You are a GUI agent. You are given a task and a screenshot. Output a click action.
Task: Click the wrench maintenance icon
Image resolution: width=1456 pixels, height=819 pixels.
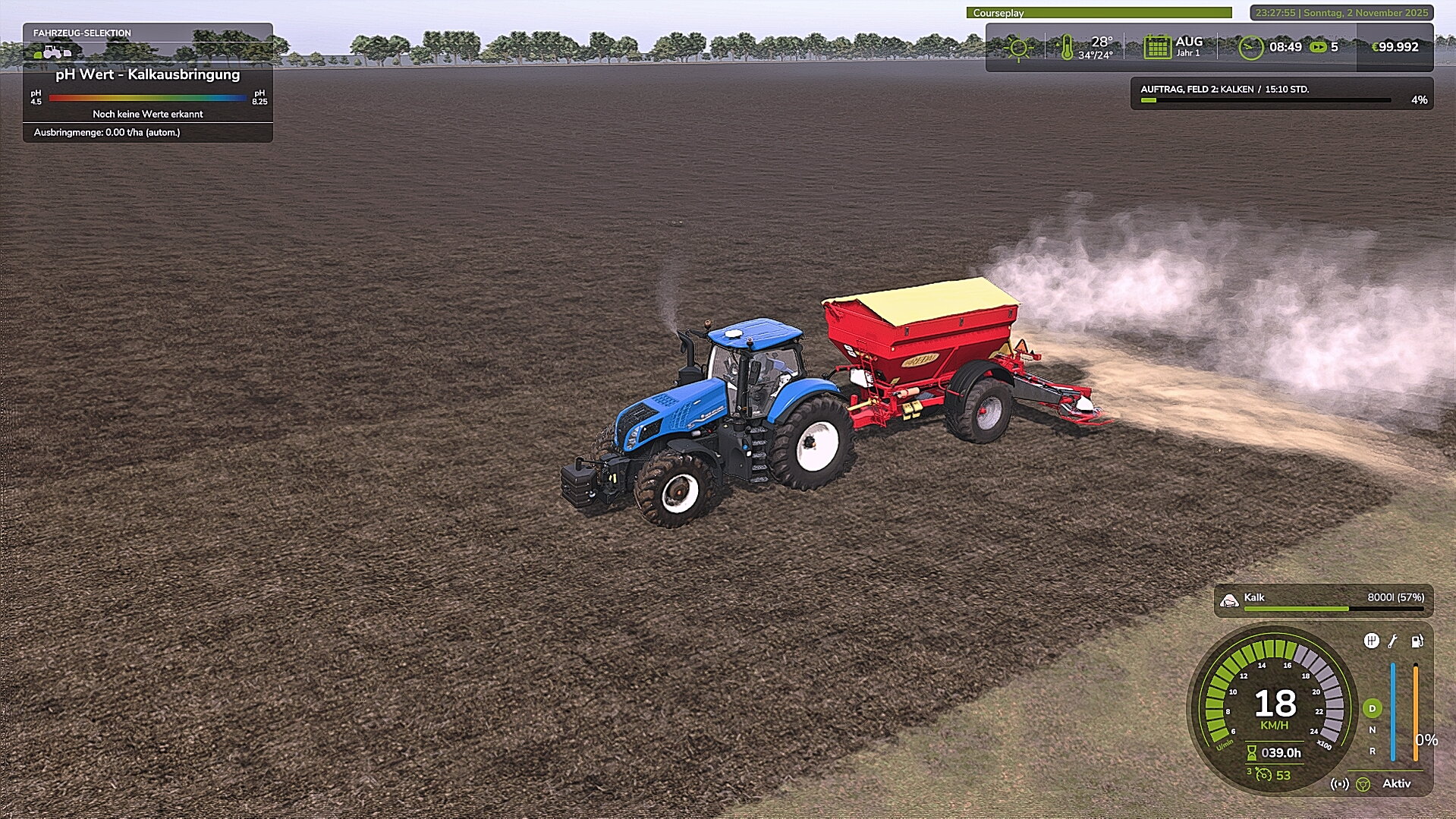click(x=1392, y=641)
